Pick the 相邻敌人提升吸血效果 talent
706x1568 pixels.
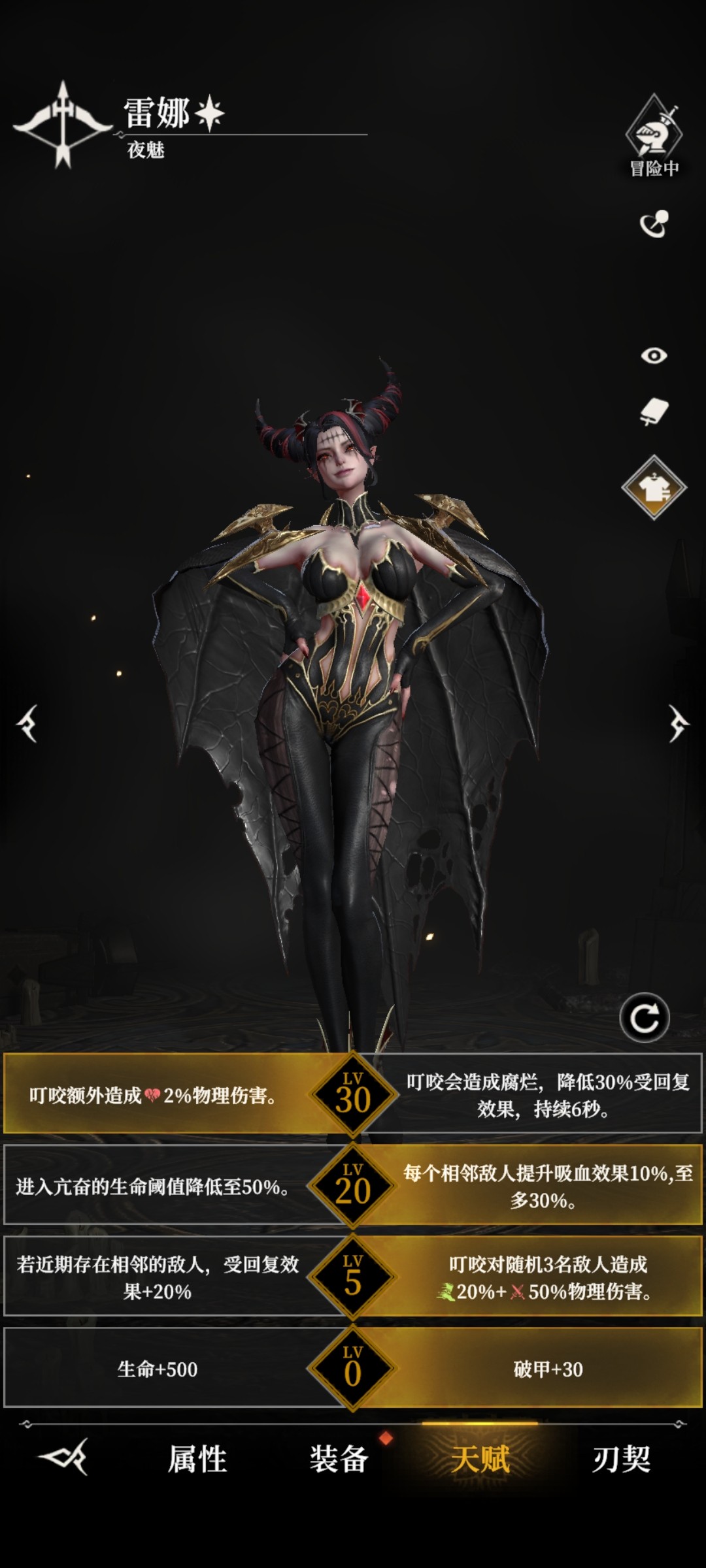coord(548,1186)
